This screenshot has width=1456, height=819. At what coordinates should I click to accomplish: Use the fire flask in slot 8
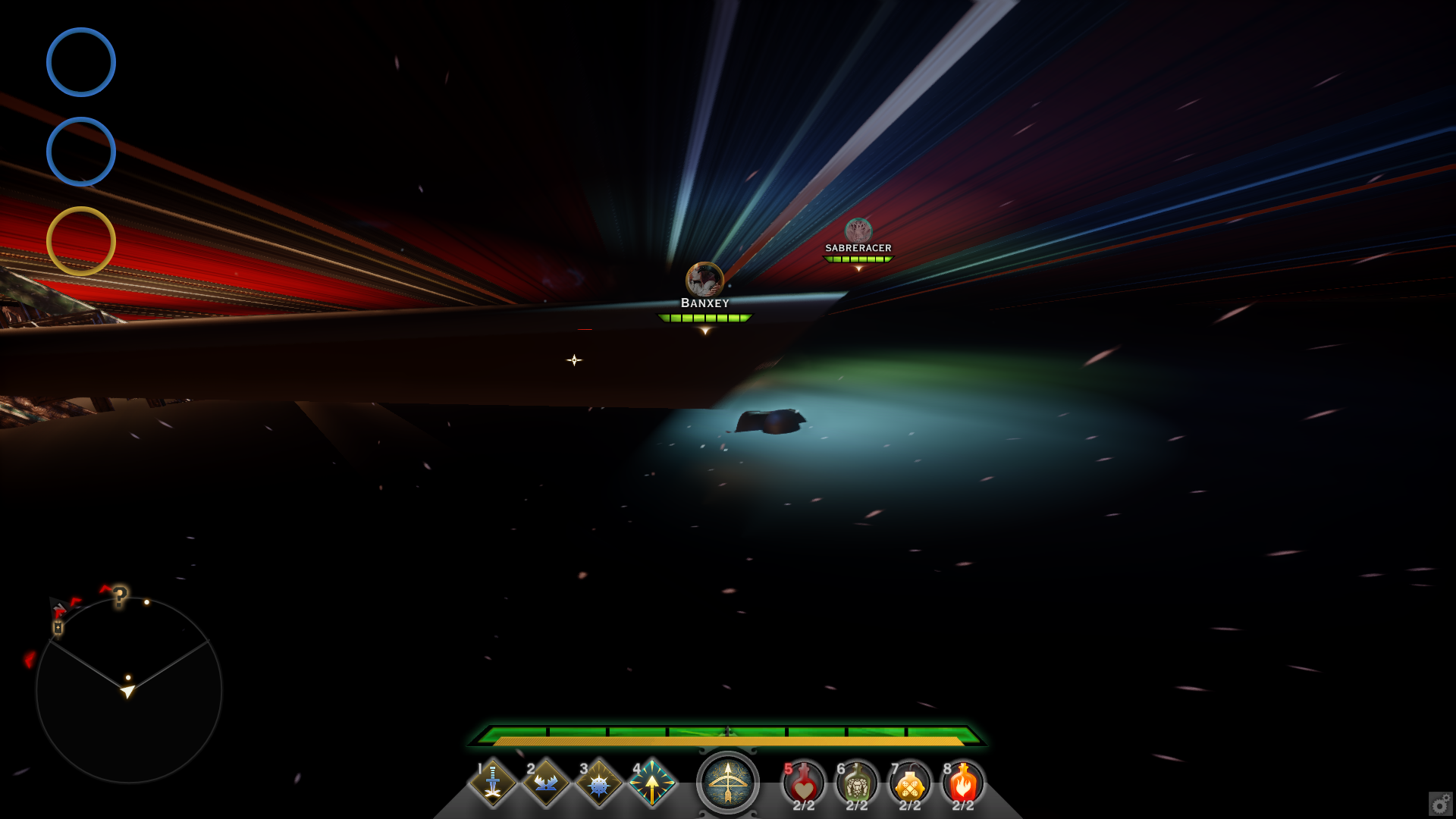point(963,785)
